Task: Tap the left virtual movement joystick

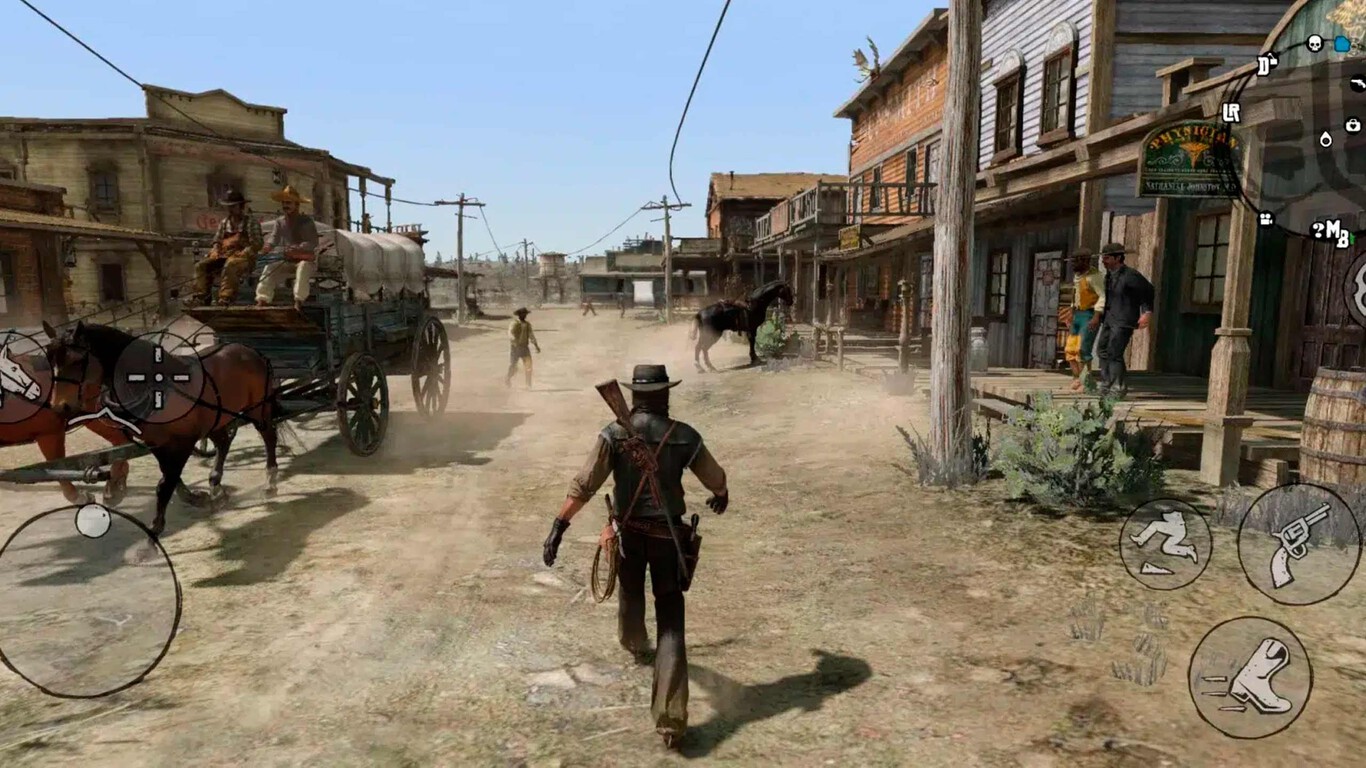Action: [x=91, y=598]
